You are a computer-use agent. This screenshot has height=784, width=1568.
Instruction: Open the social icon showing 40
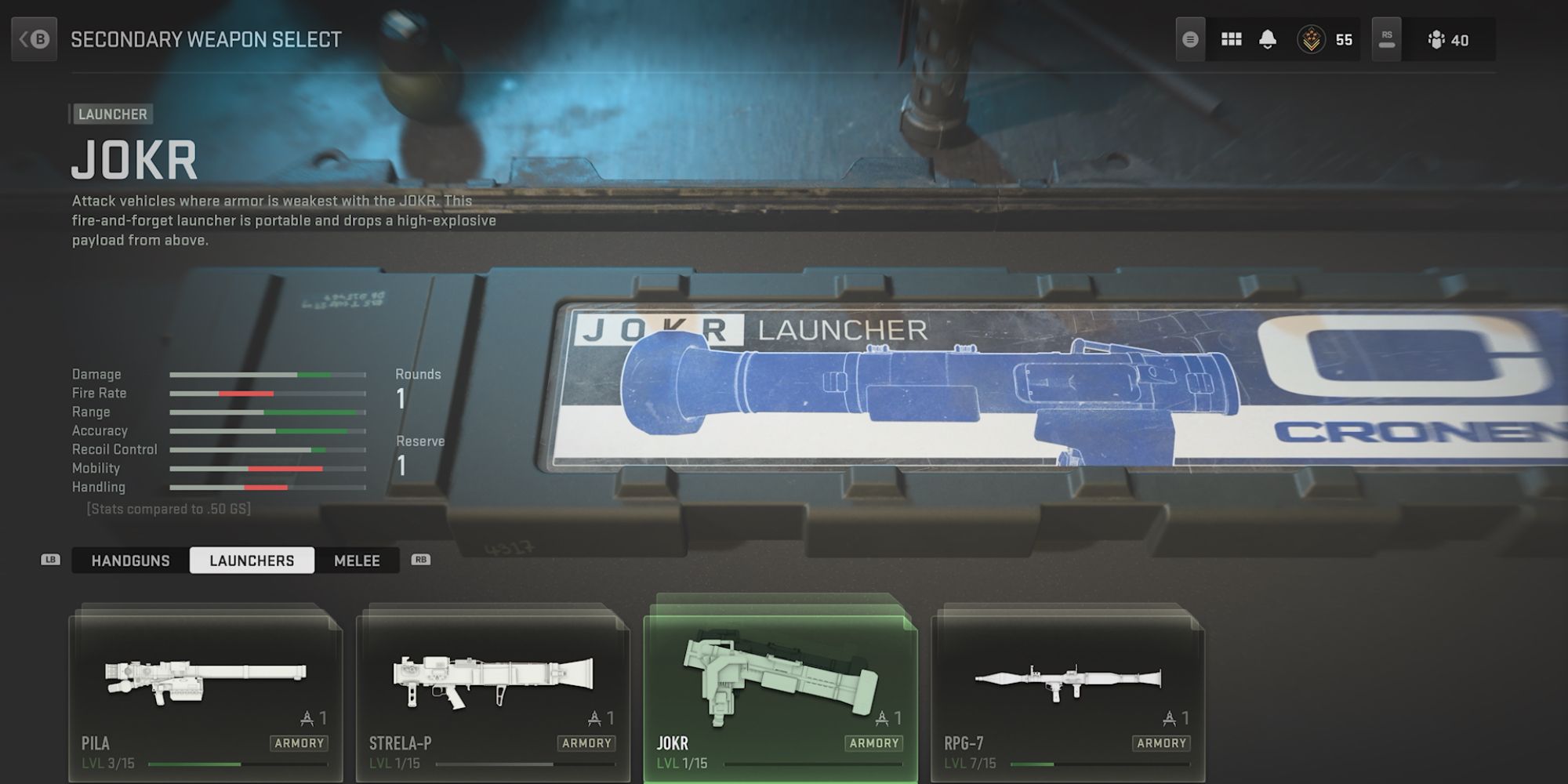(1437, 38)
